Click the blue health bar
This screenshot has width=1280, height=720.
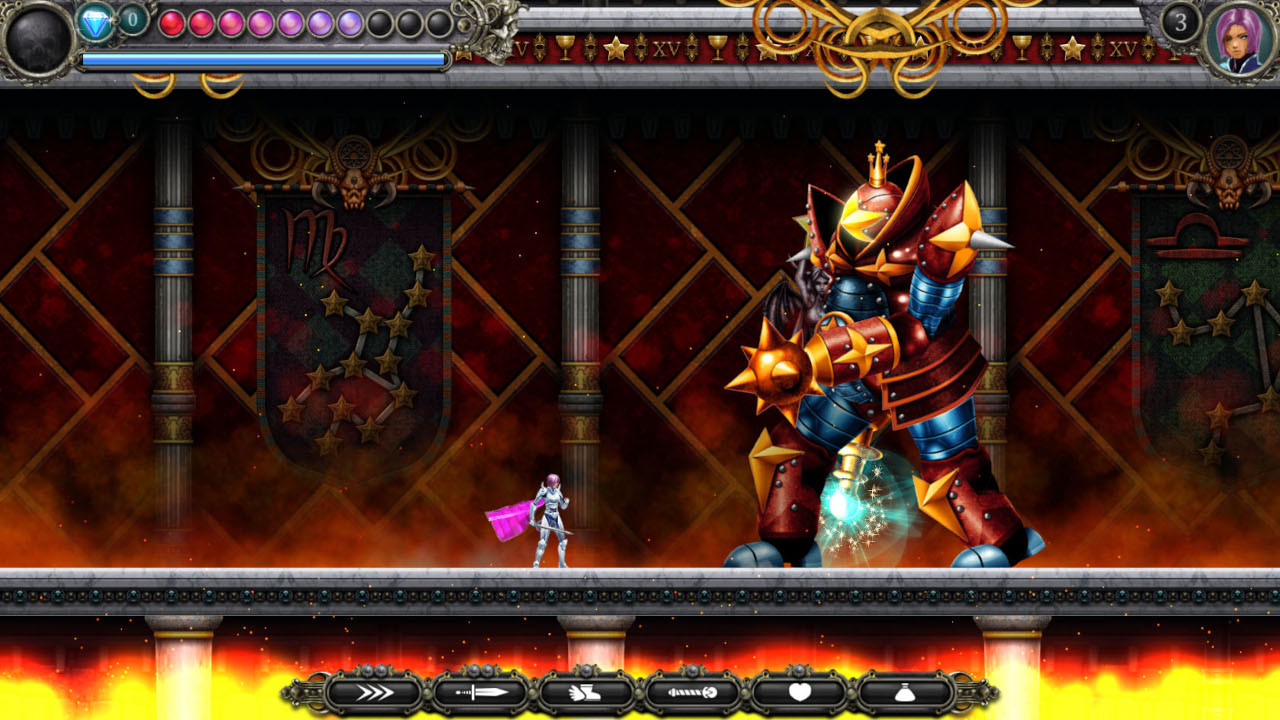point(260,59)
